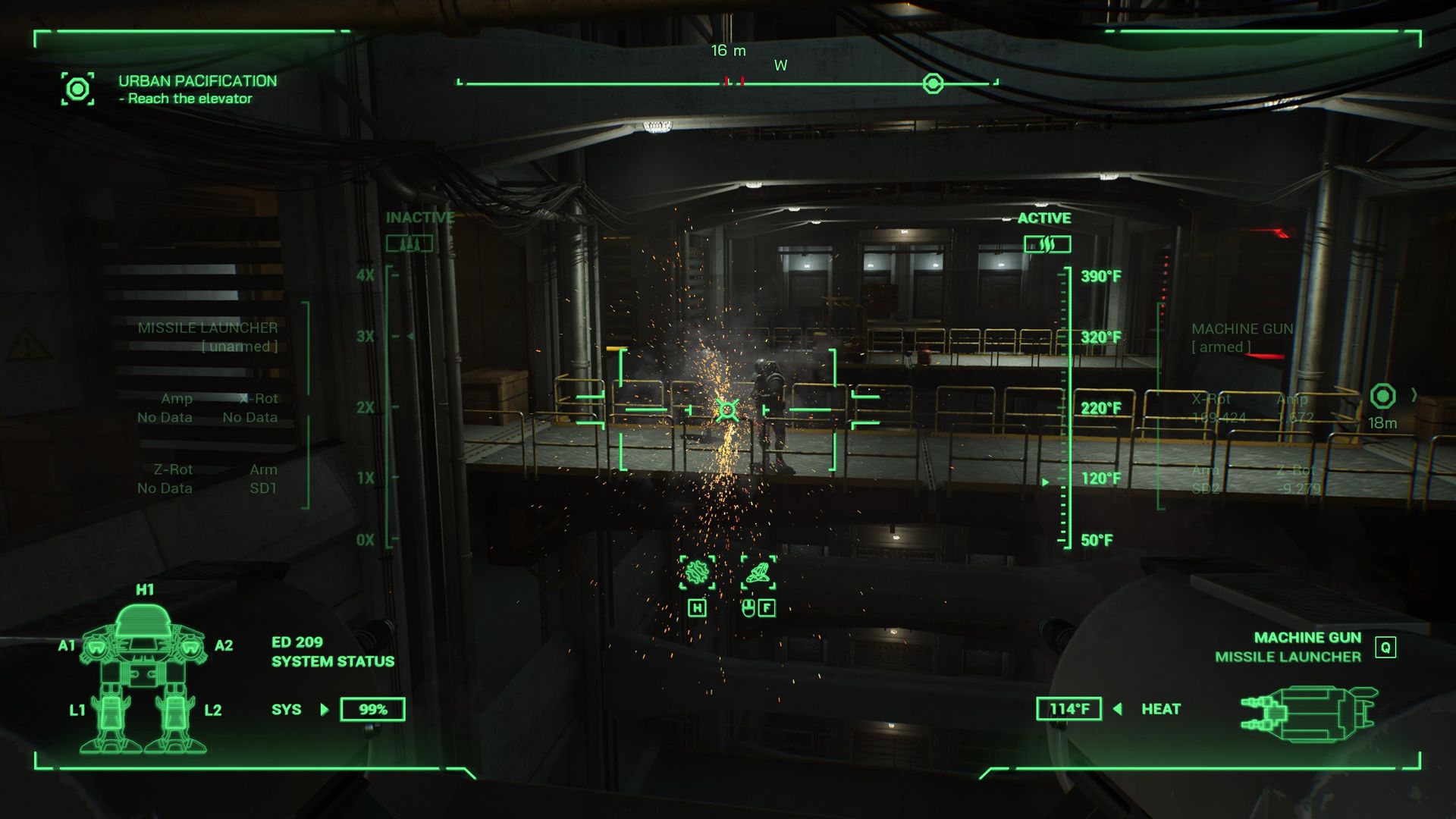Select the Machine Gun weapon label
This screenshot has width=1456, height=819.
[x=1307, y=638]
